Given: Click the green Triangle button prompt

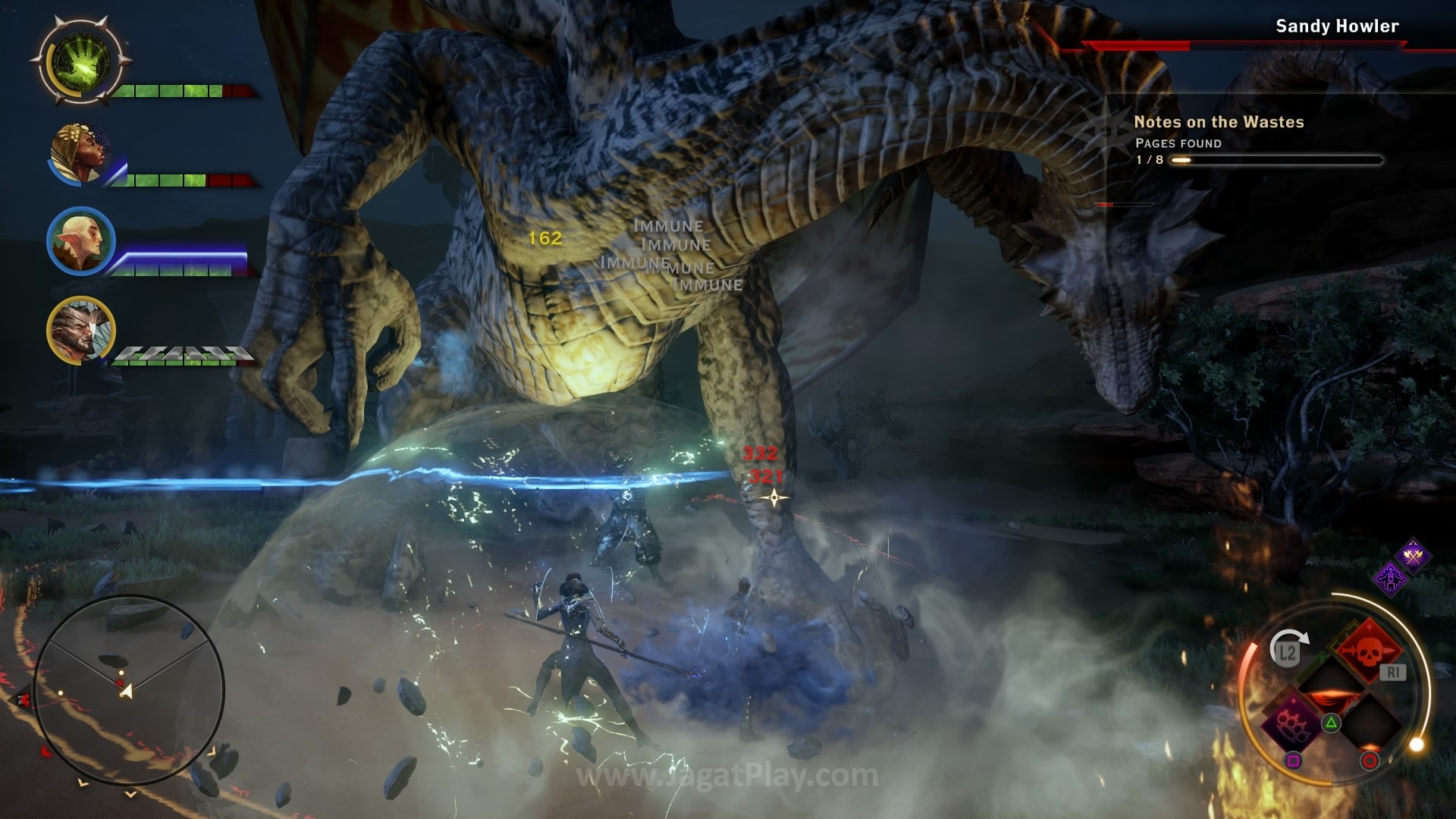Looking at the screenshot, I should coord(1331,723).
